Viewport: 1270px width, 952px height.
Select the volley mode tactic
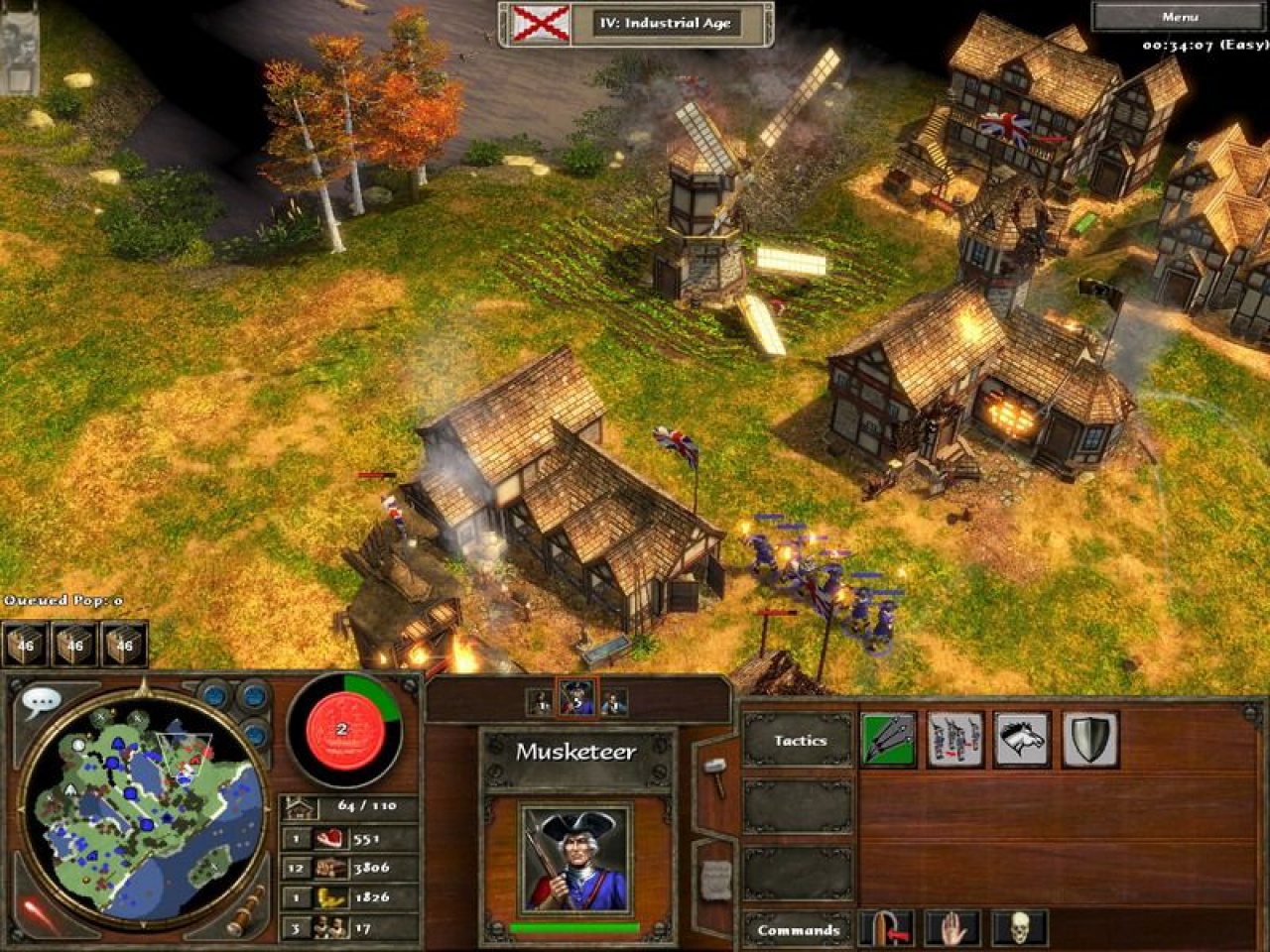point(887,740)
